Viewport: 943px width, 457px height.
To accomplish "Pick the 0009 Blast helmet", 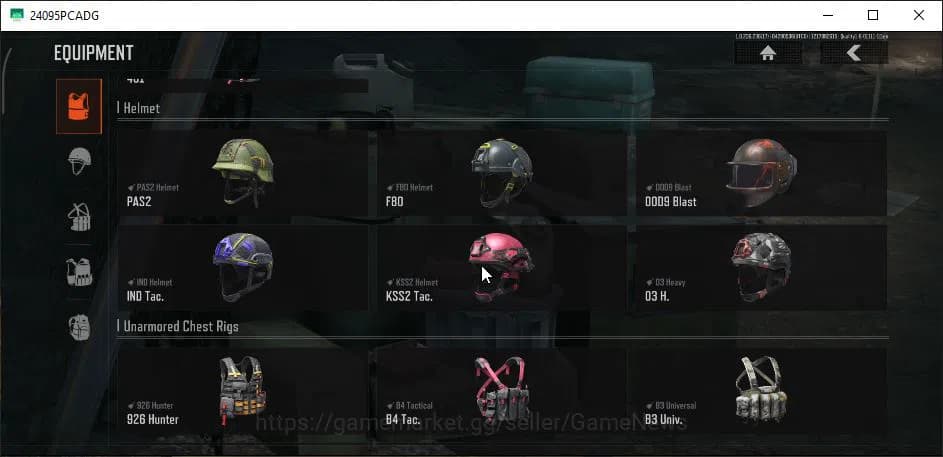I will tap(760, 173).
